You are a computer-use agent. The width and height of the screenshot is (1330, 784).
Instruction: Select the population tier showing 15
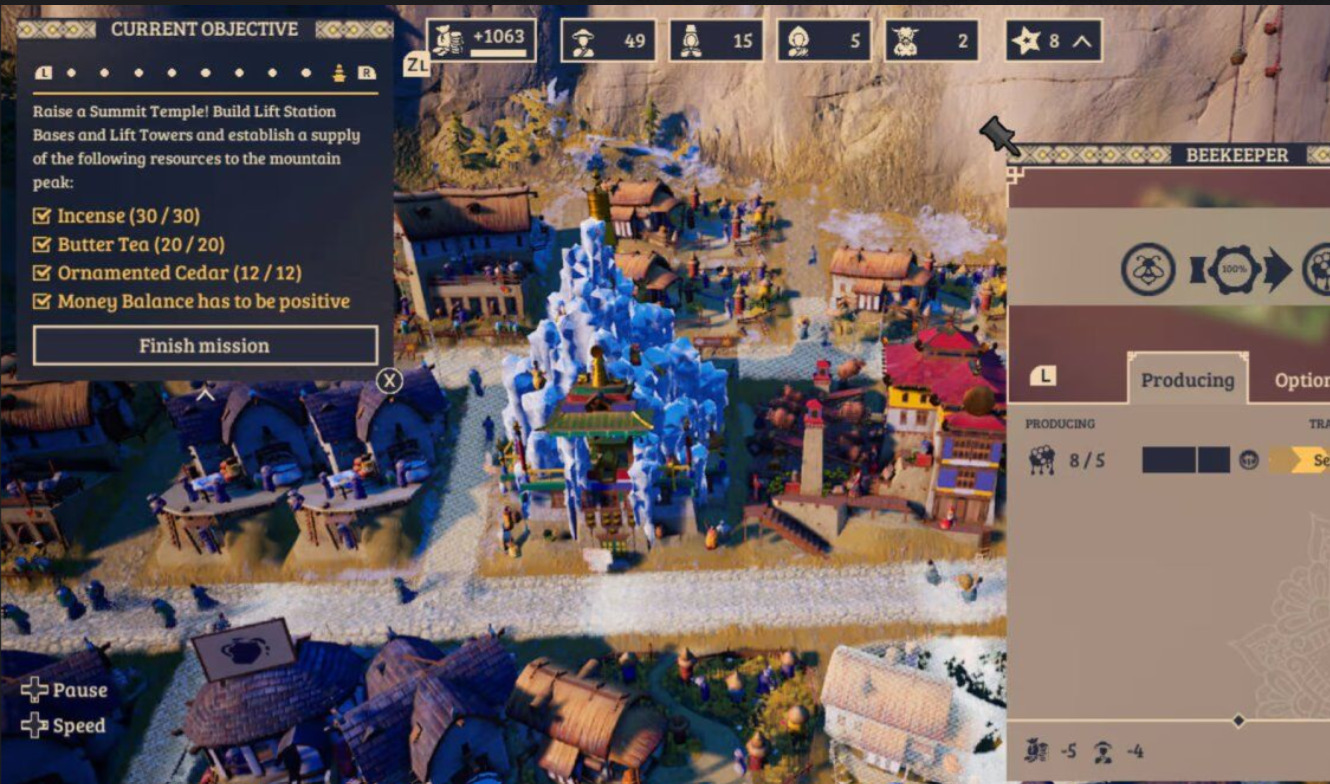point(716,41)
